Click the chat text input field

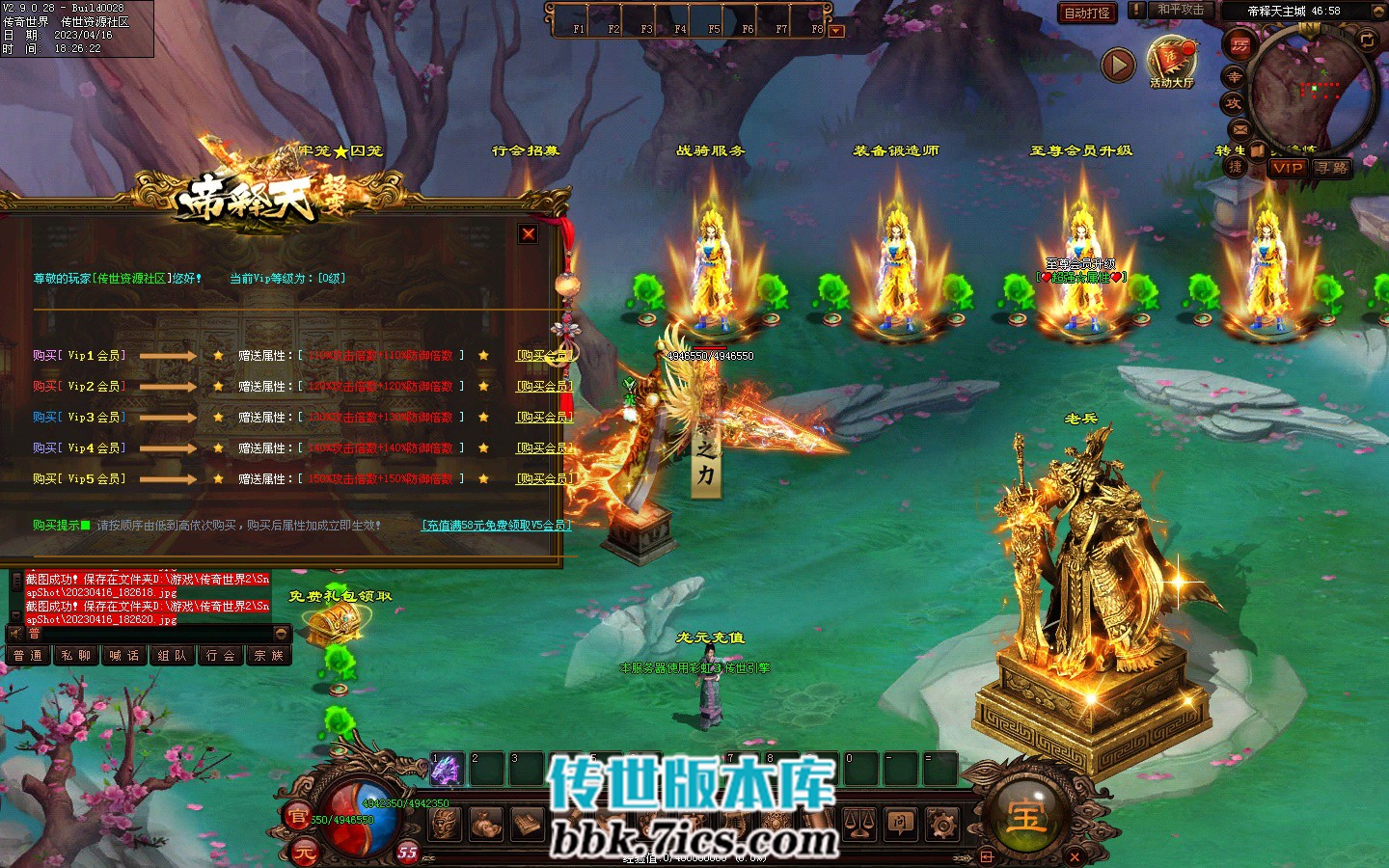(150, 634)
